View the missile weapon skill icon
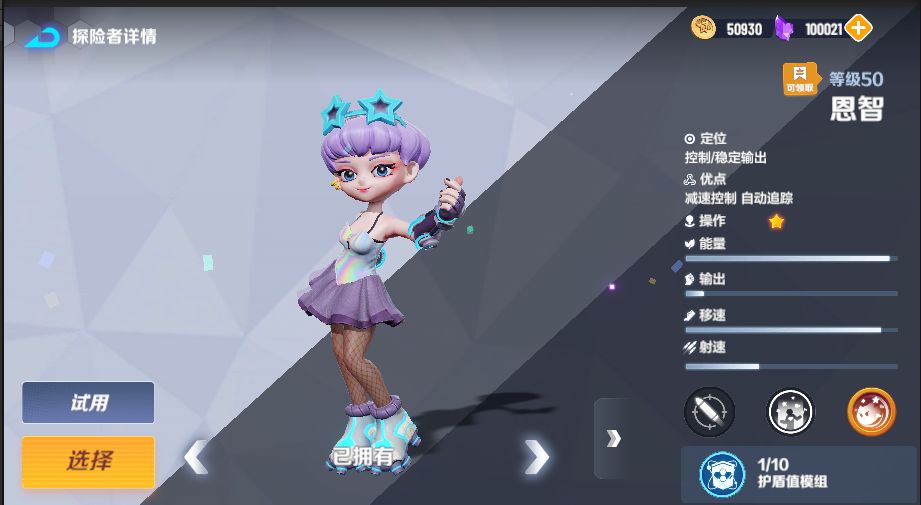 point(709,411)
